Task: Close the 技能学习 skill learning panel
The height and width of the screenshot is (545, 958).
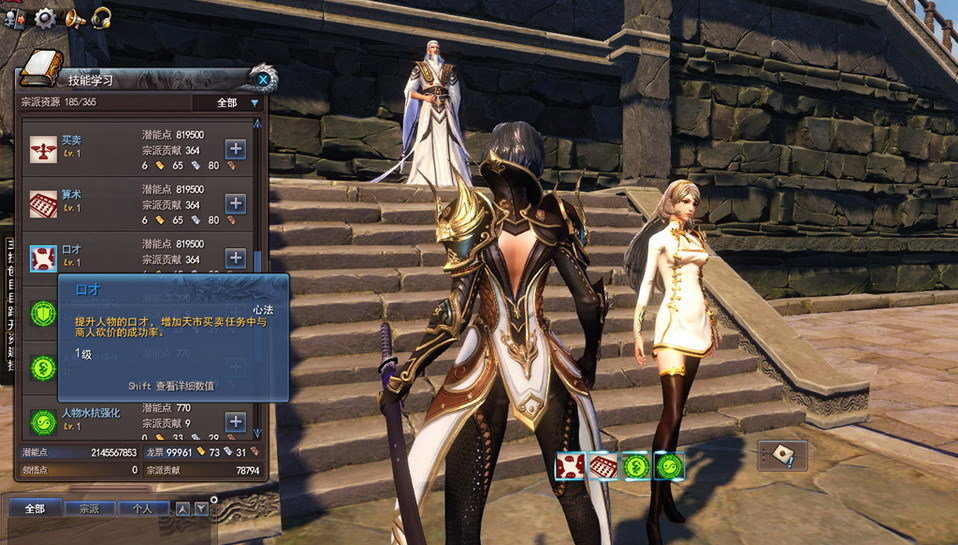Action: point(262,78)
